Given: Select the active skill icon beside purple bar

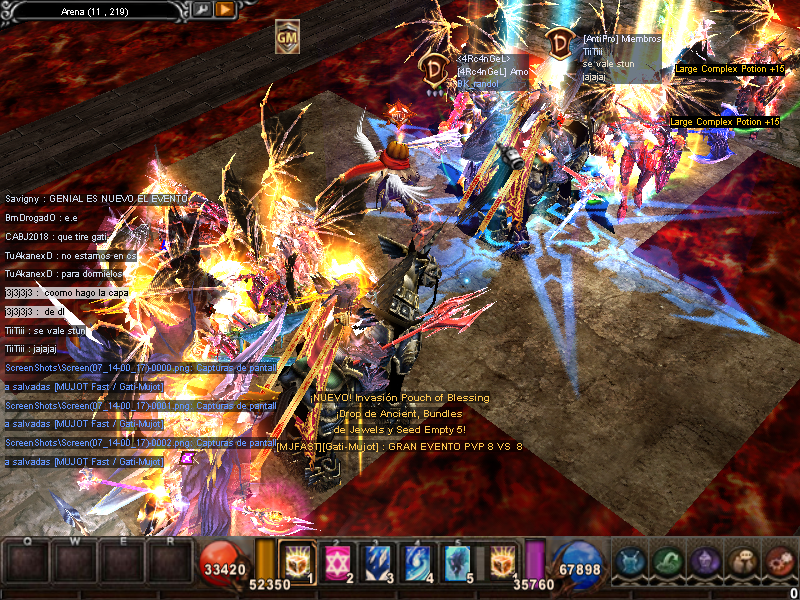Looking at the screenshot, I should point(503,563).
